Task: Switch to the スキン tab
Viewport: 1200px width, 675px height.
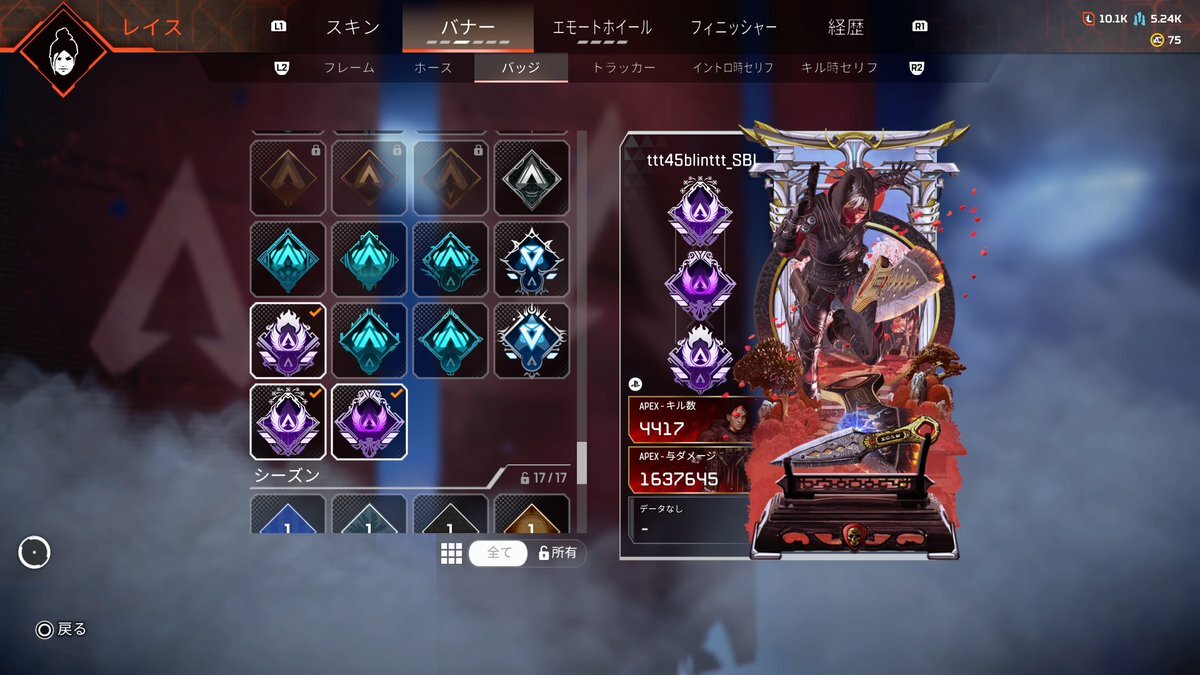Action: [353, 27]
